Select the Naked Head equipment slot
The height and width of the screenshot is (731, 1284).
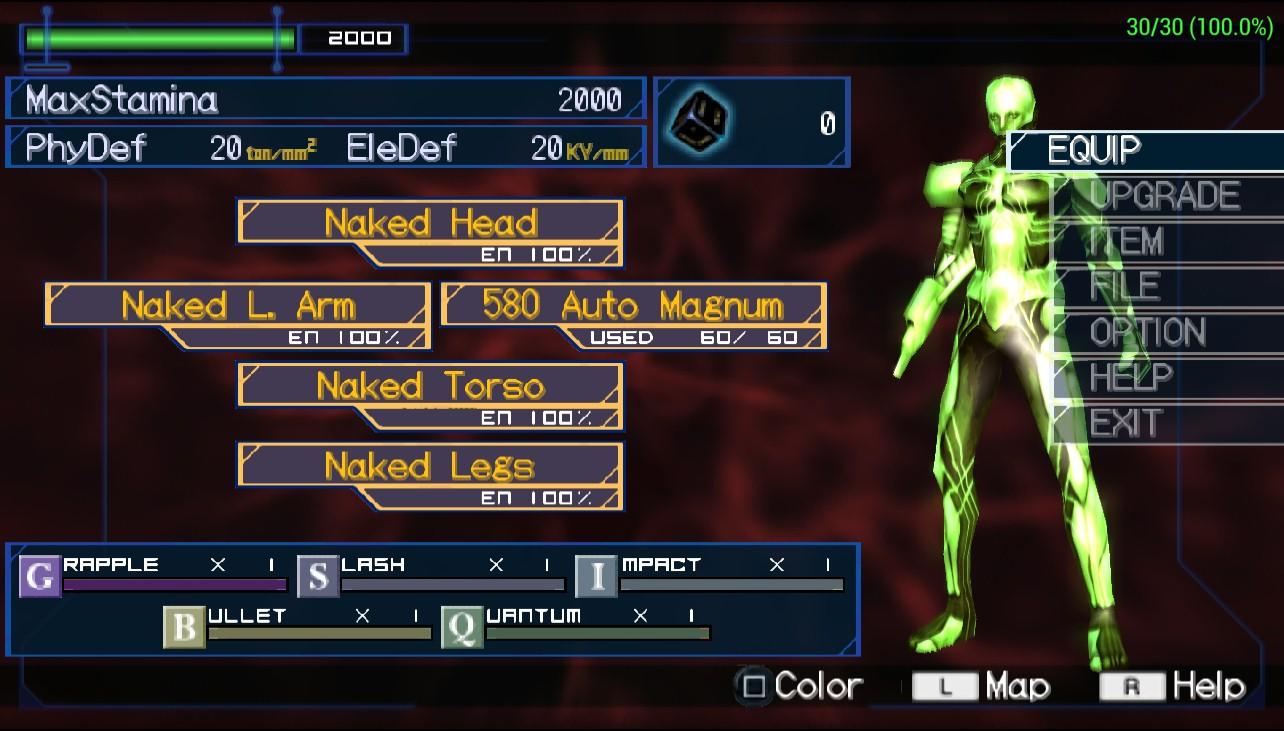(430, 223)
